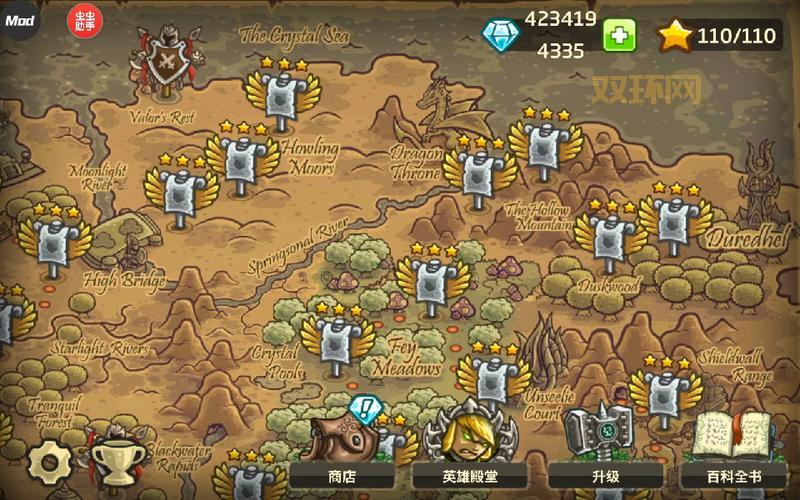Select the High Bridge level flag
The image size is (800, 500).
[x=54, y=241]
